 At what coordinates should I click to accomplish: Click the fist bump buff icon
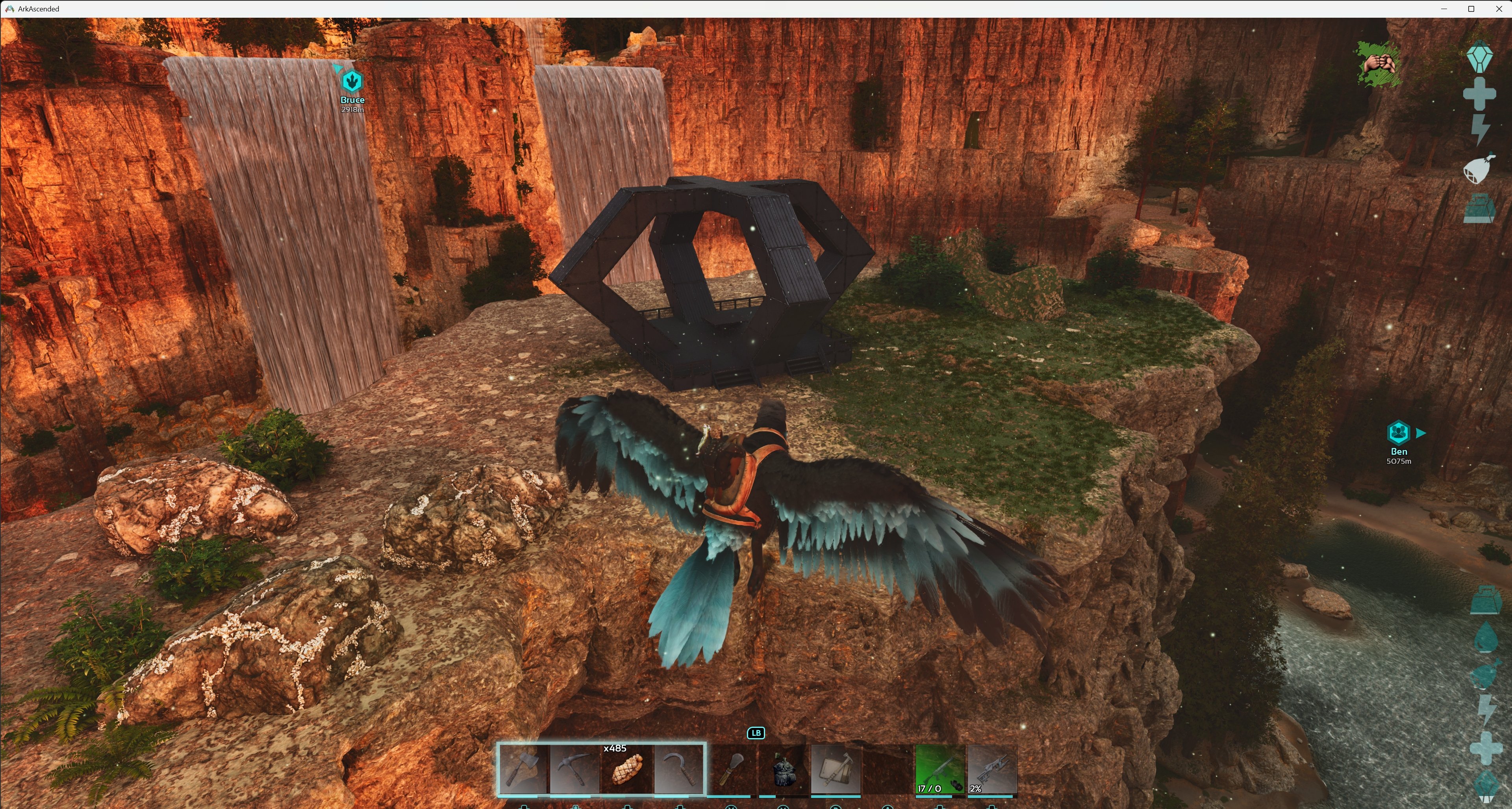coord(1378,63)
